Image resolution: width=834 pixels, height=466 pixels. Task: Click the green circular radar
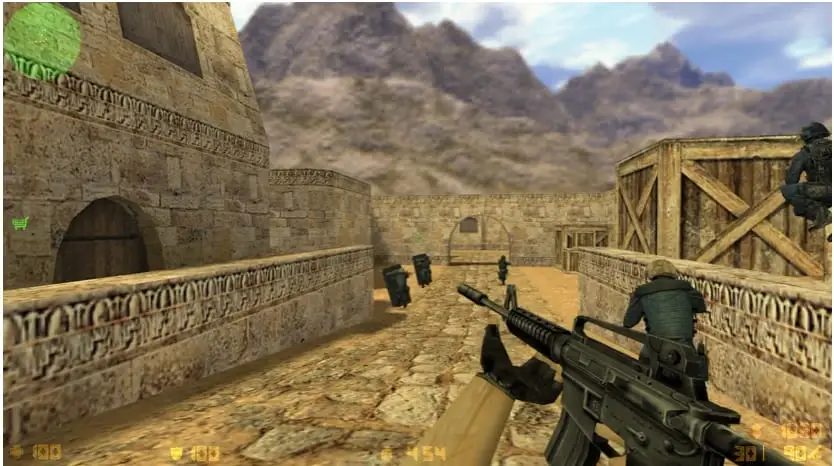click(x=42, y=40)
